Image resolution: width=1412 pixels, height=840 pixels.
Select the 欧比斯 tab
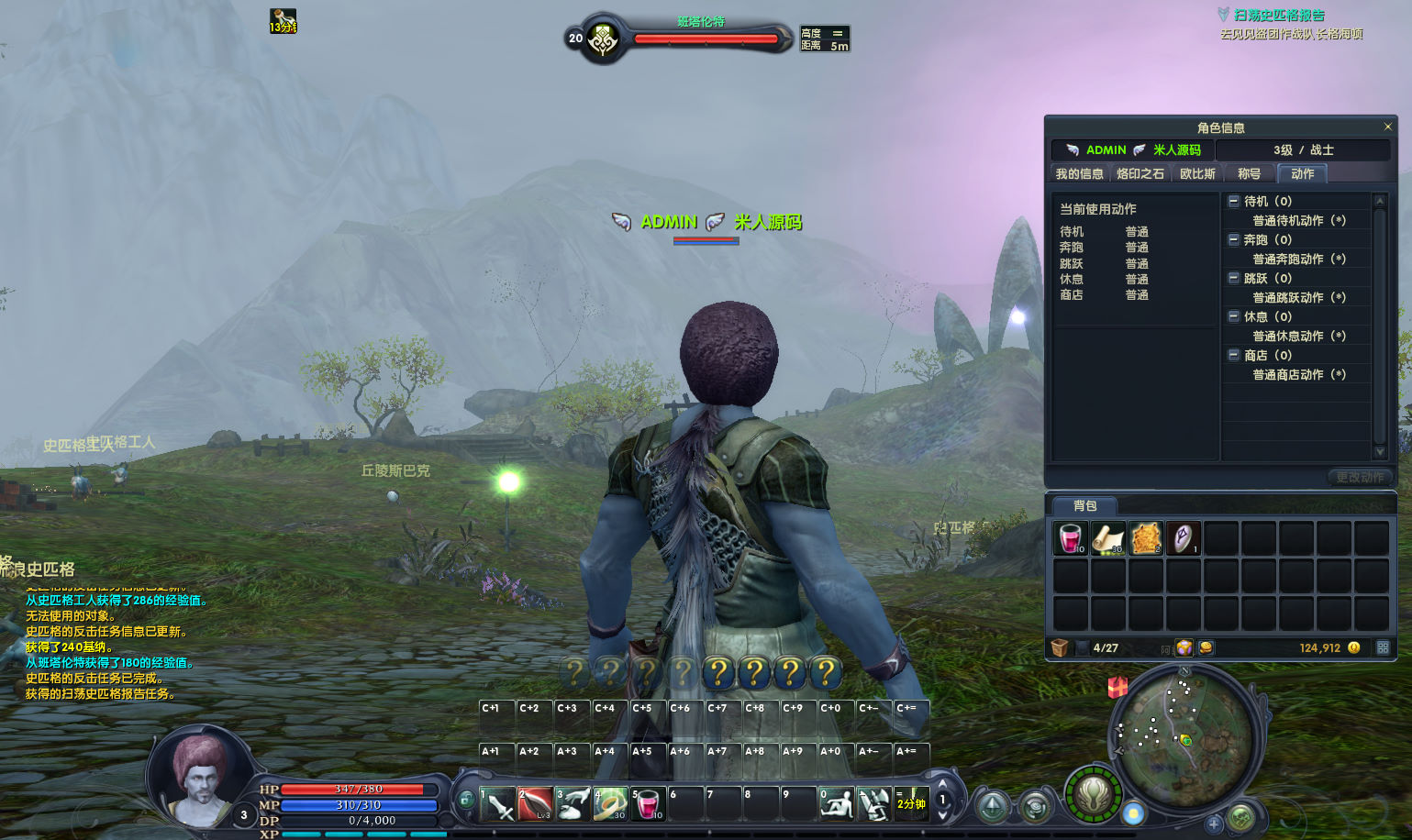(x=1197, y=173)
